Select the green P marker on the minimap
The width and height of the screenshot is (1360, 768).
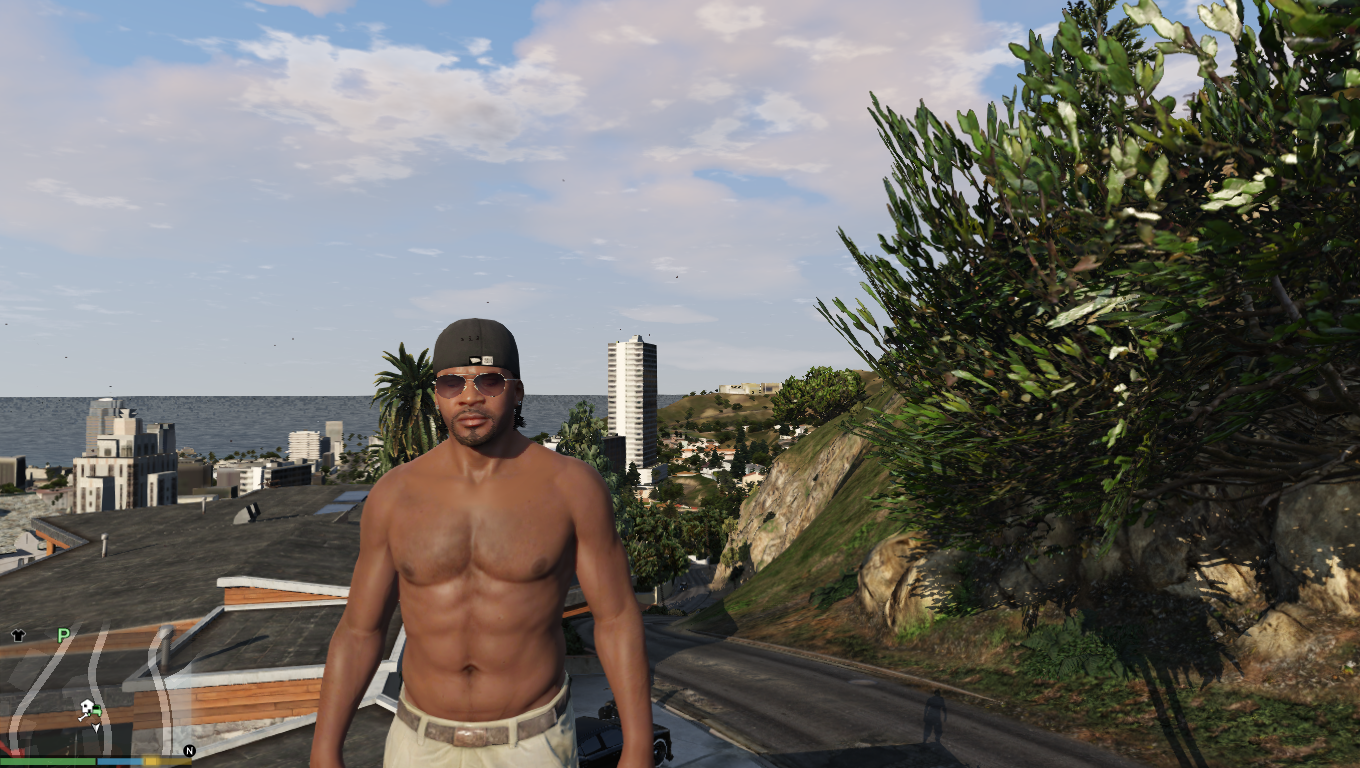coord(63,635)
